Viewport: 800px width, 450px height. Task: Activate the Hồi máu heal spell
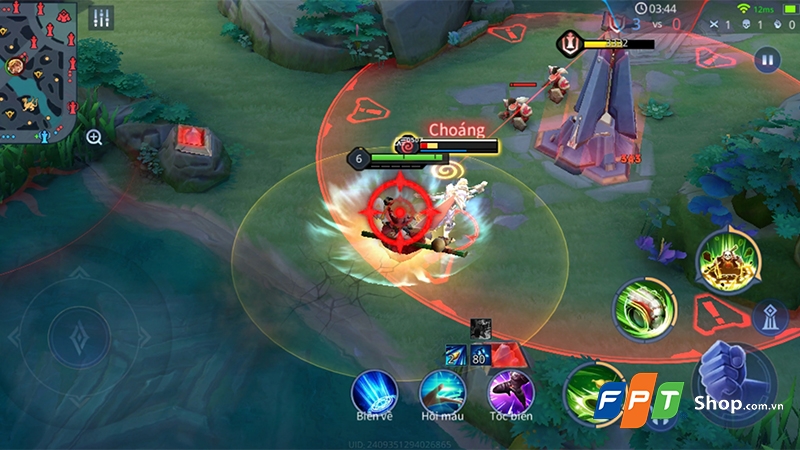[442, 390]
